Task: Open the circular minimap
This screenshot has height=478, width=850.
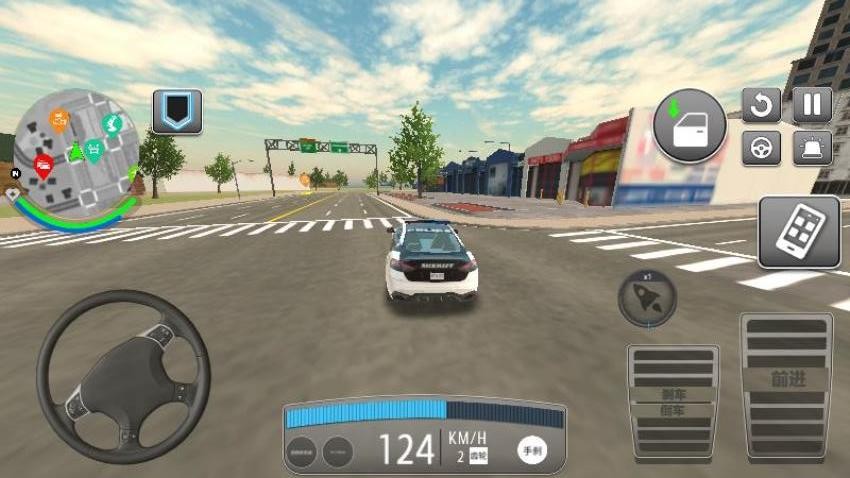Action: pos(77,150)
